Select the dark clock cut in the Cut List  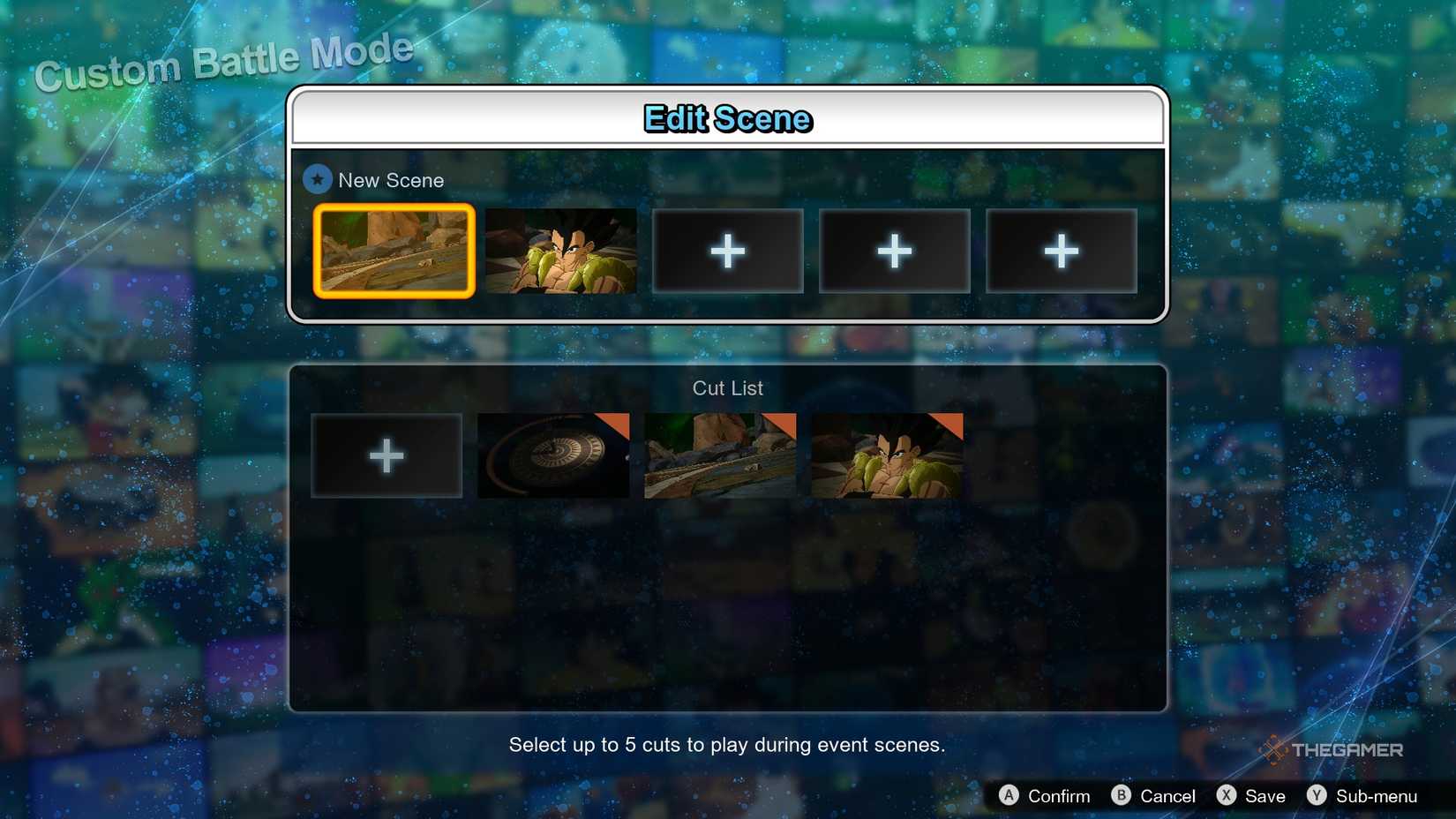552,455
